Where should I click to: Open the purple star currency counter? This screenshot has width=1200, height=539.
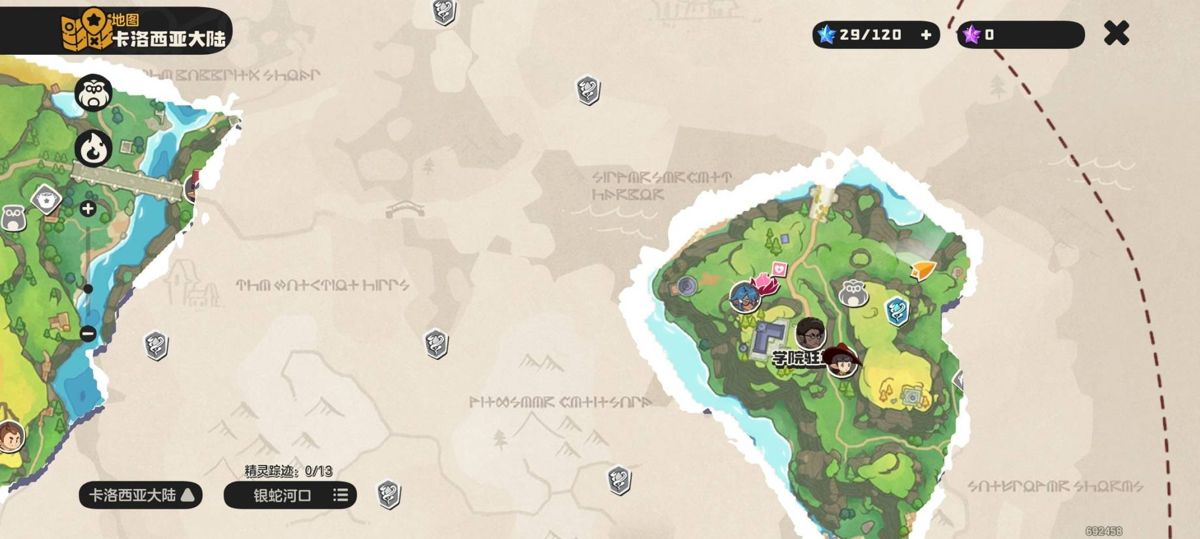point(1020,35)
